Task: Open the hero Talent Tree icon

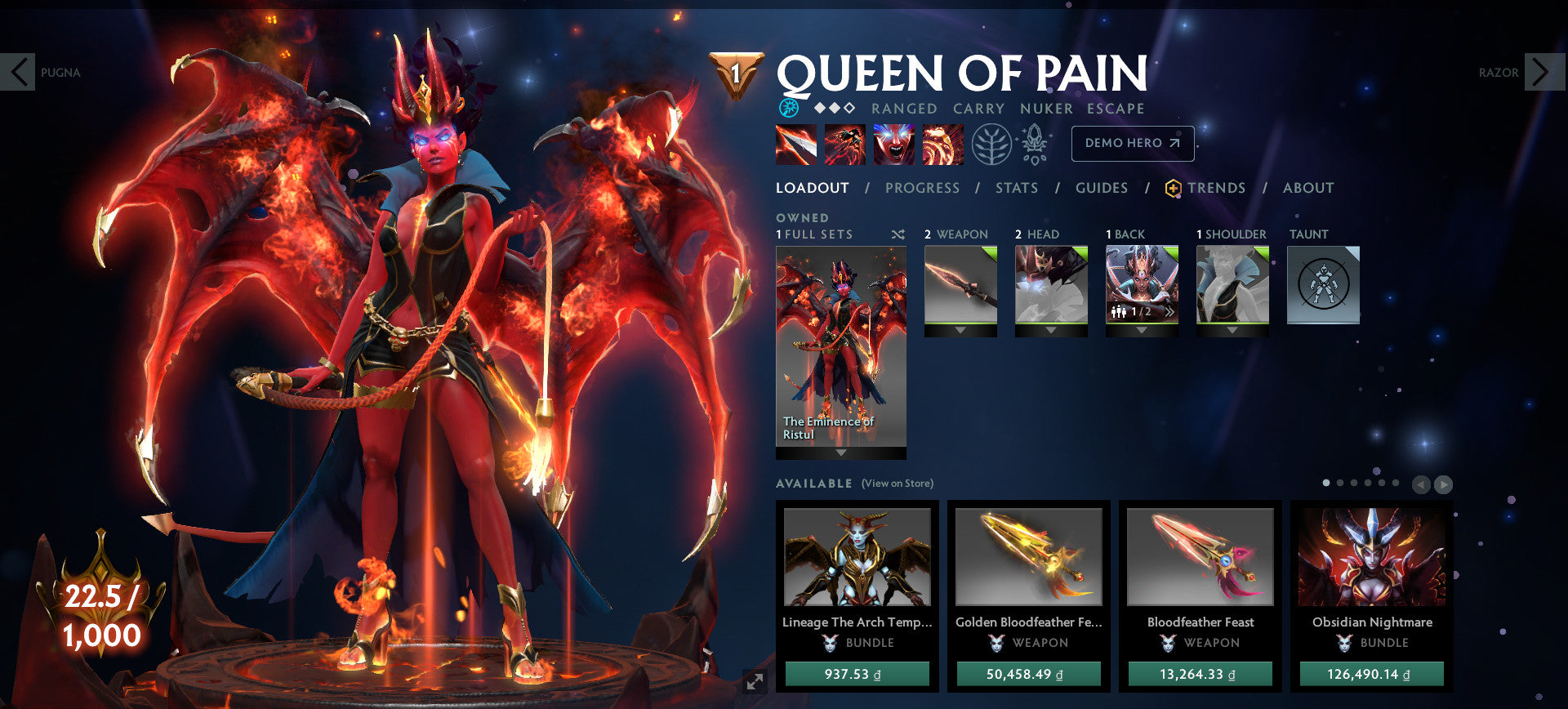Action: (x=991, y=145)
